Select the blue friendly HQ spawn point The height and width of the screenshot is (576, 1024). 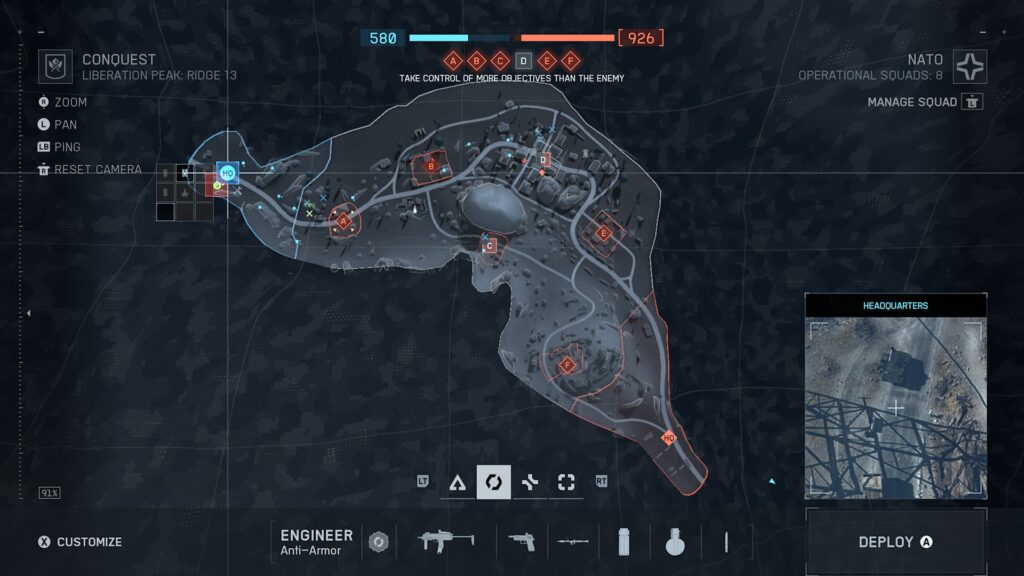pos(227,173)
